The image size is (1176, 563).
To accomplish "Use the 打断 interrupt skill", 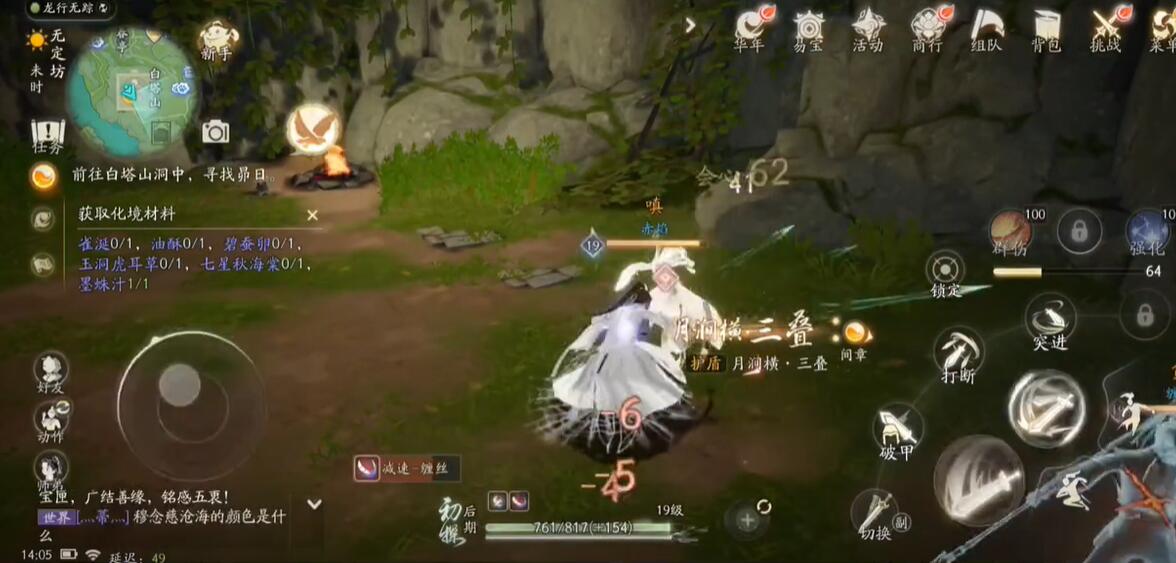I will tap(958, 353).
